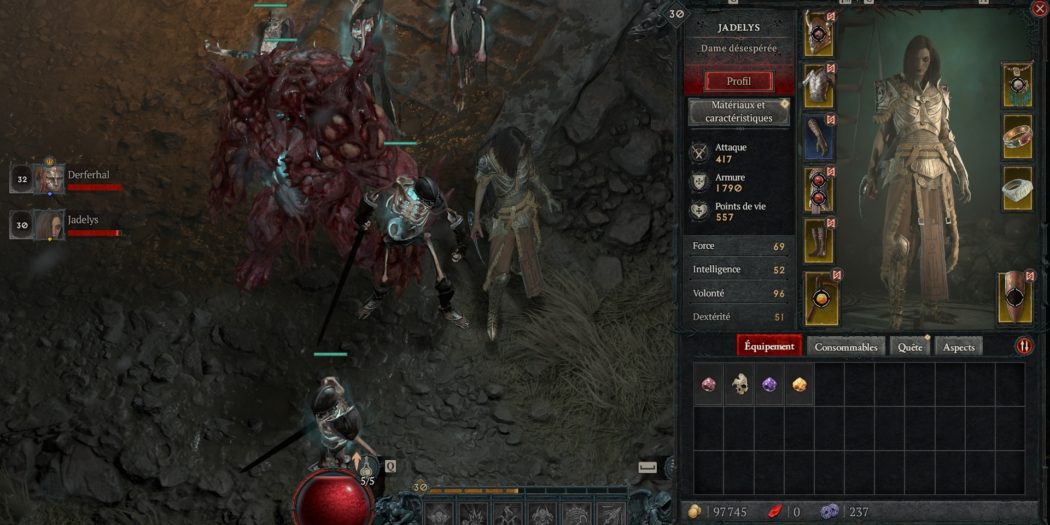Click the equipped chest armor slot
This screenshot has height=525, width=1050.
tap(819, 86)
